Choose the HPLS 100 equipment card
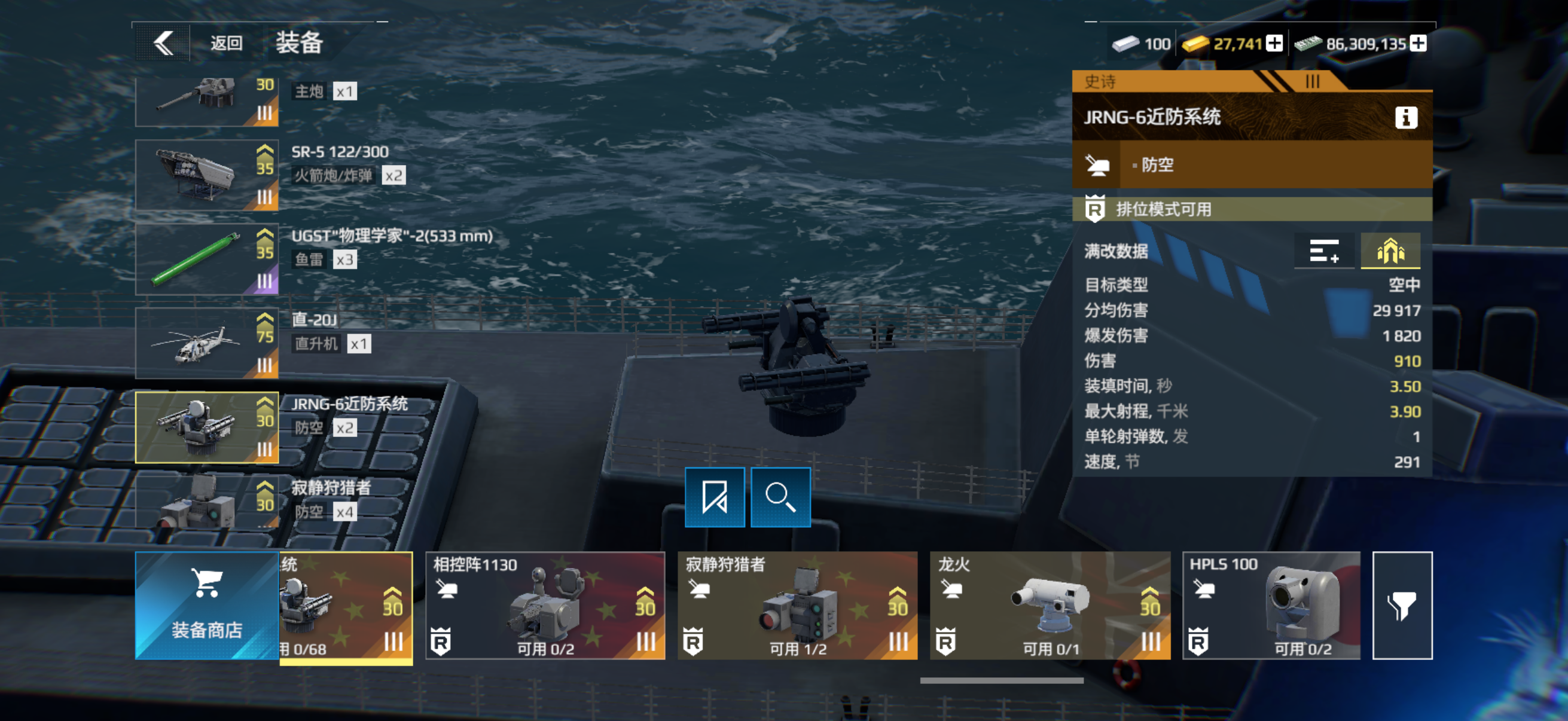1568x721 pixels. [1271, 606]
